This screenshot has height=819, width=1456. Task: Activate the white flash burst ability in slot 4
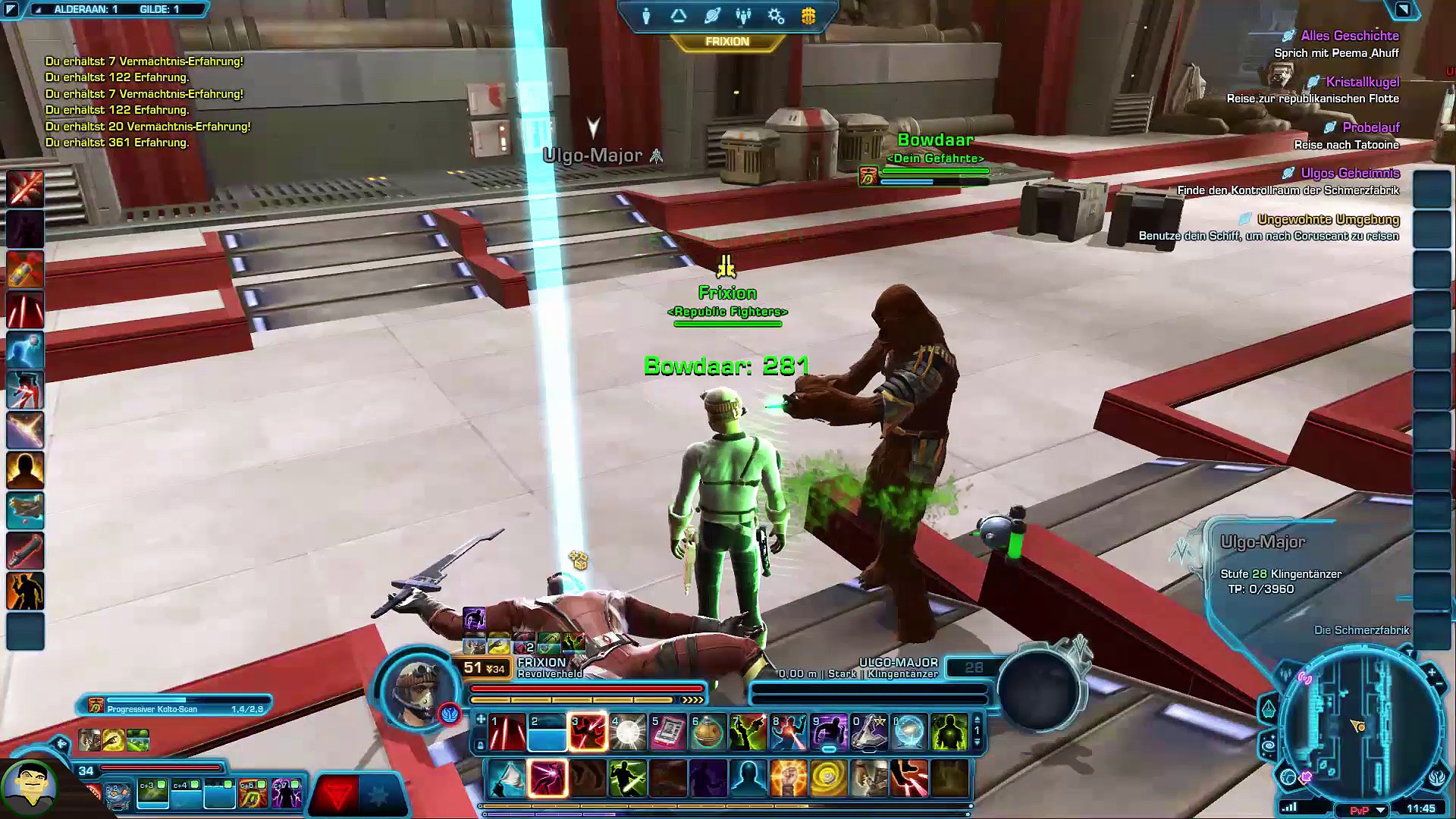pos(628,733)
